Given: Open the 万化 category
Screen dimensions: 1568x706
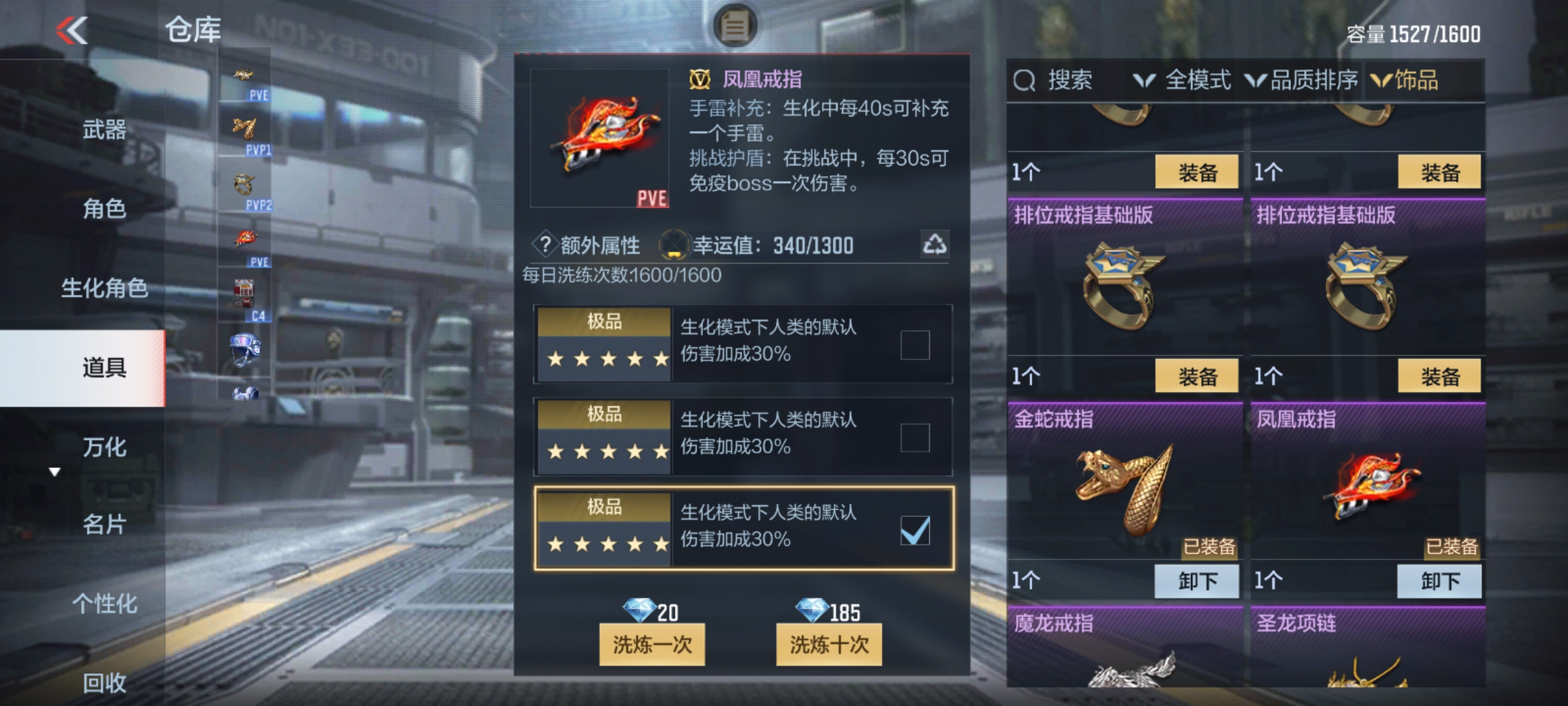Looking at the screenshot, I should coord(105,447).
